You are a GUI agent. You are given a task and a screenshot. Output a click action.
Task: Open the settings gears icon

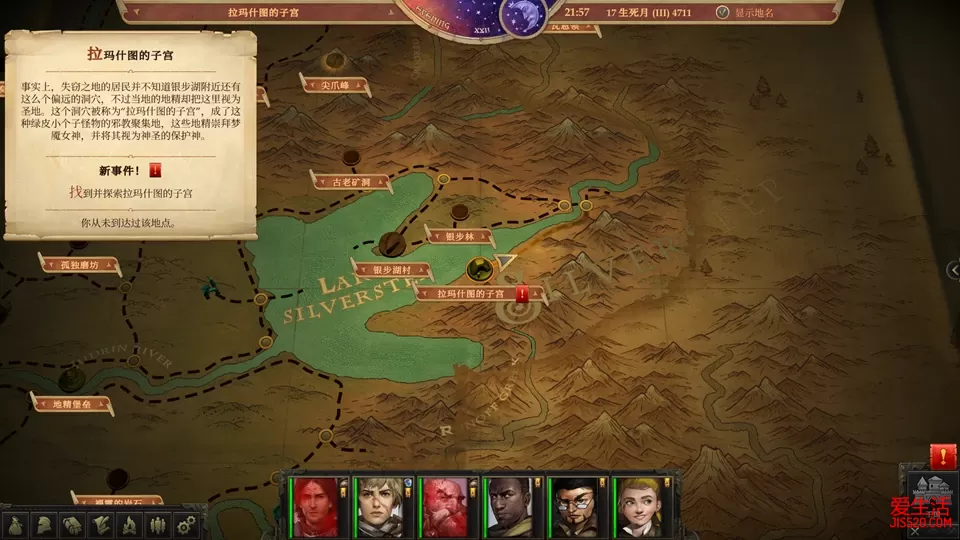click(185, 525)
